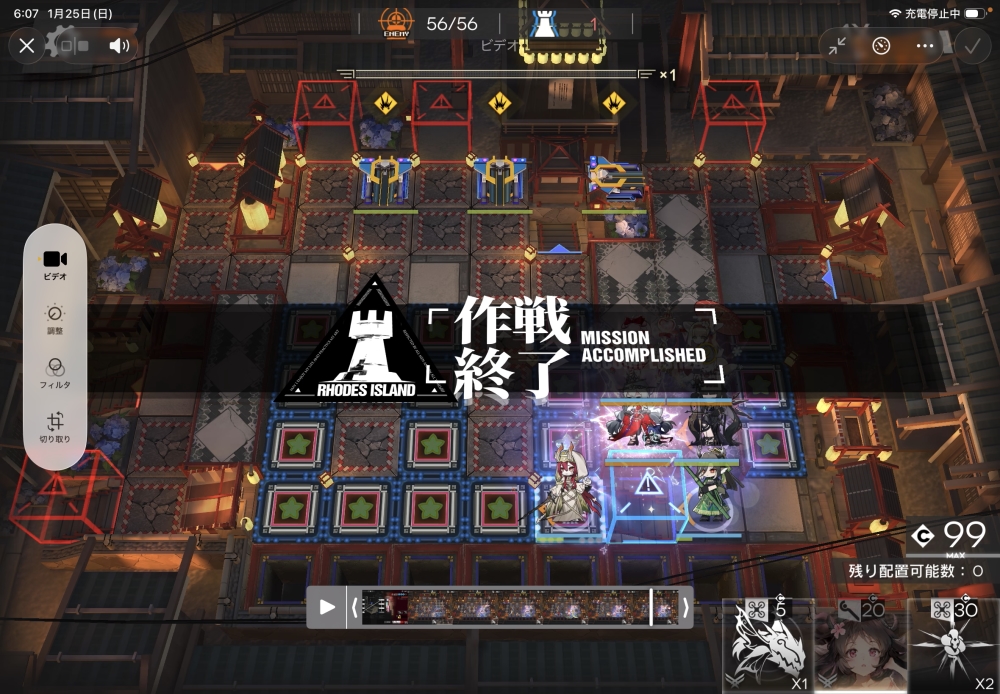Click the white playhead on the video filmstrip
This screenshot has width=1000, height=694.
652,607
